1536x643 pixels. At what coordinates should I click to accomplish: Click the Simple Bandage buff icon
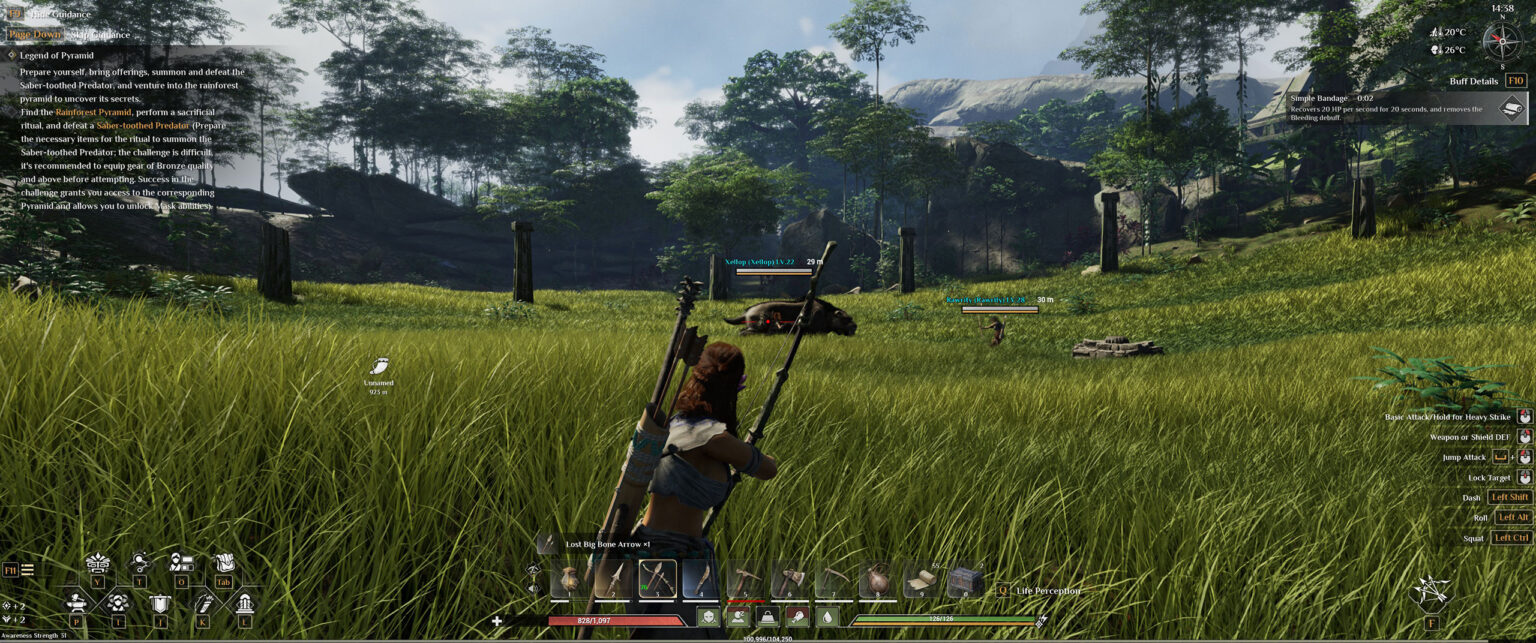(x=1512, y=107)
